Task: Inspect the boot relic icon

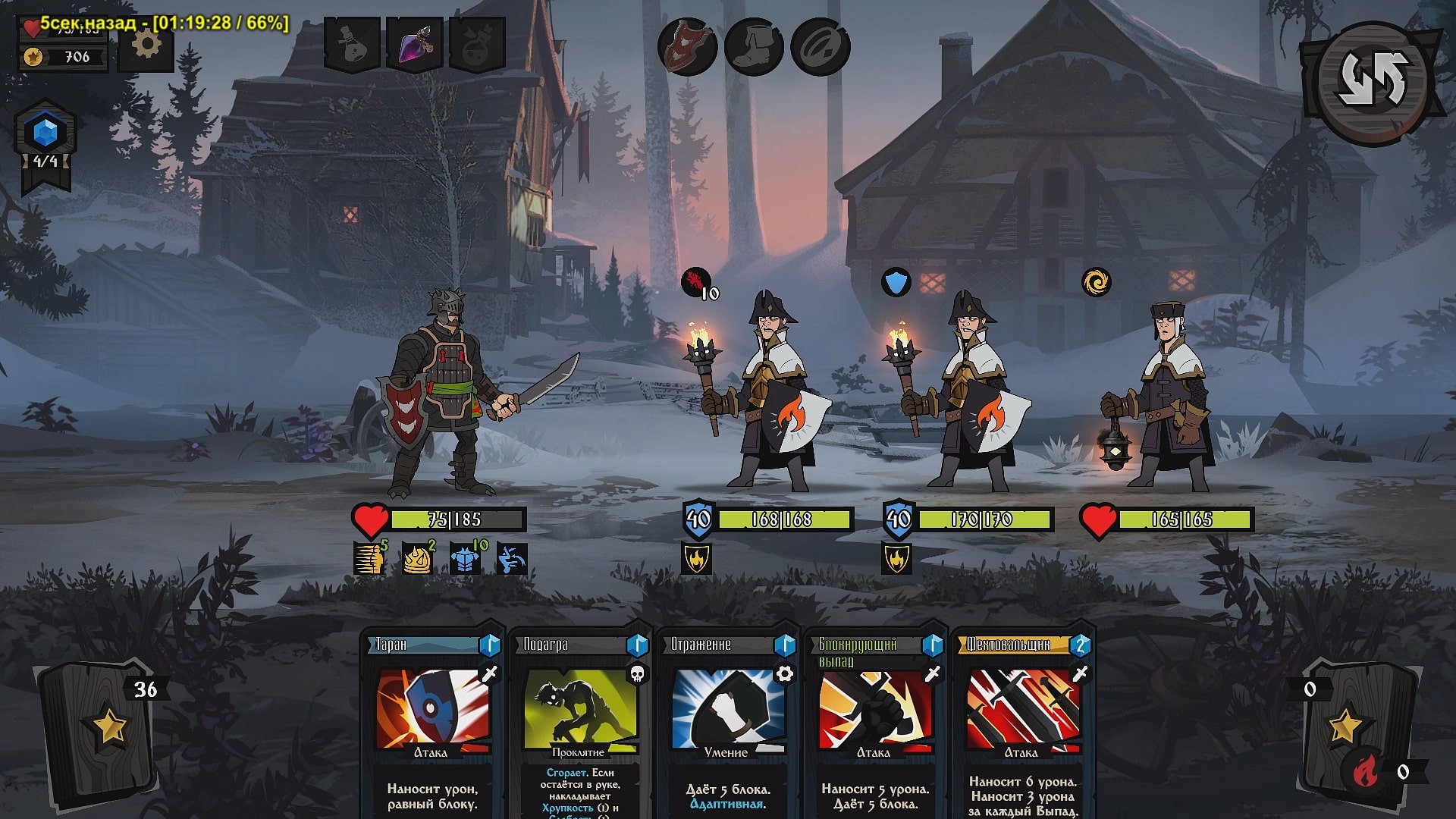Action: pos(754,46)
